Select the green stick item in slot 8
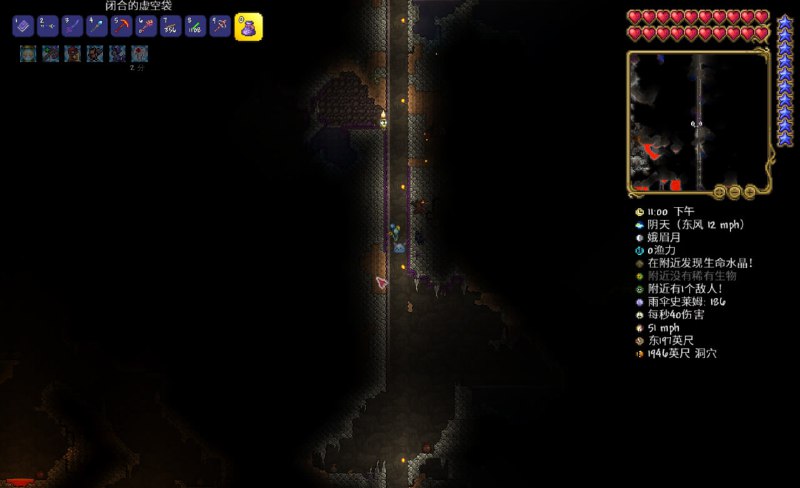The width and height of the screenshot is (800, 488). point(195,27)
